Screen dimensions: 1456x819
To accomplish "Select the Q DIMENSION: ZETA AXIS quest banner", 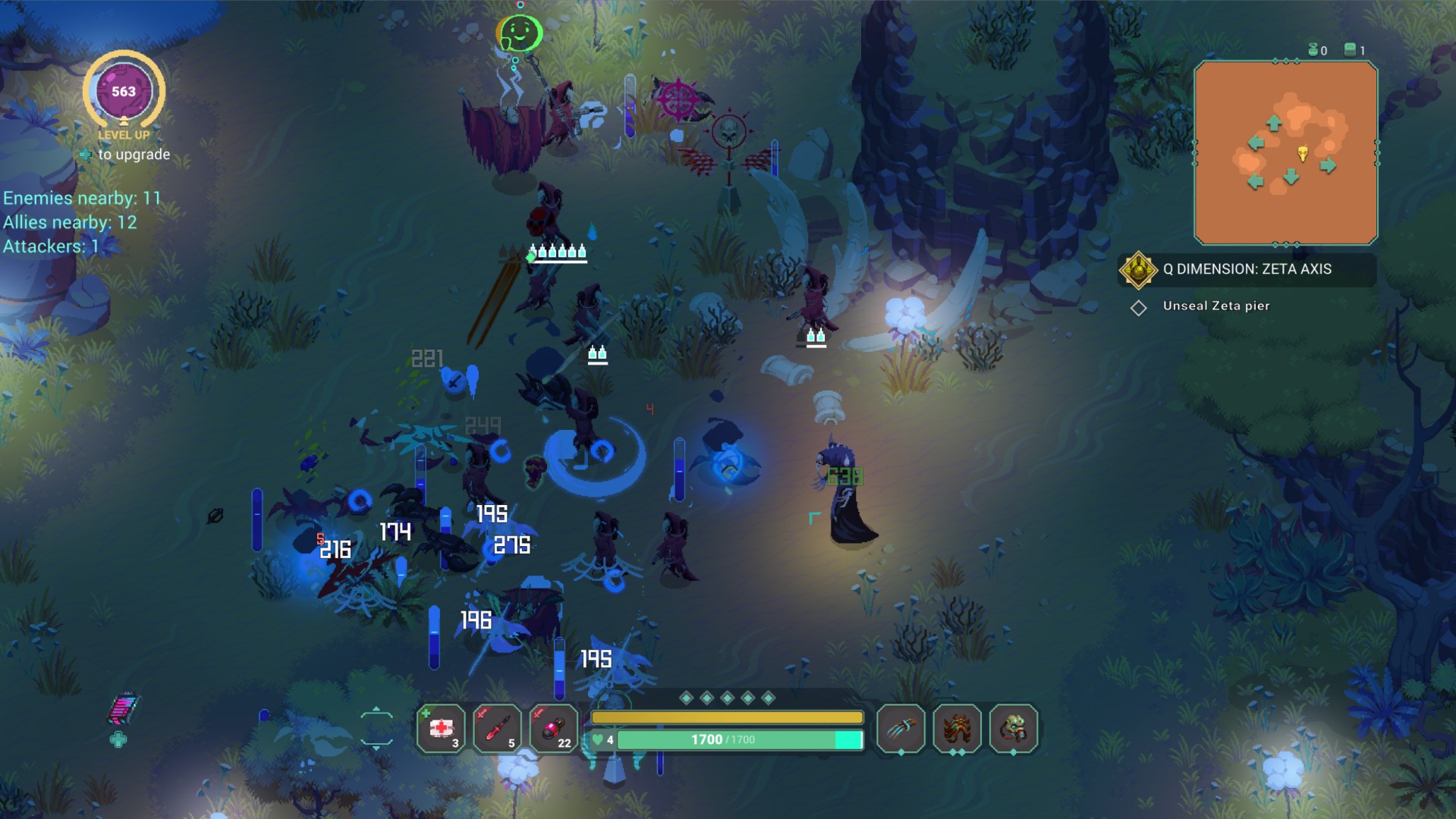I will point(1248,269).
